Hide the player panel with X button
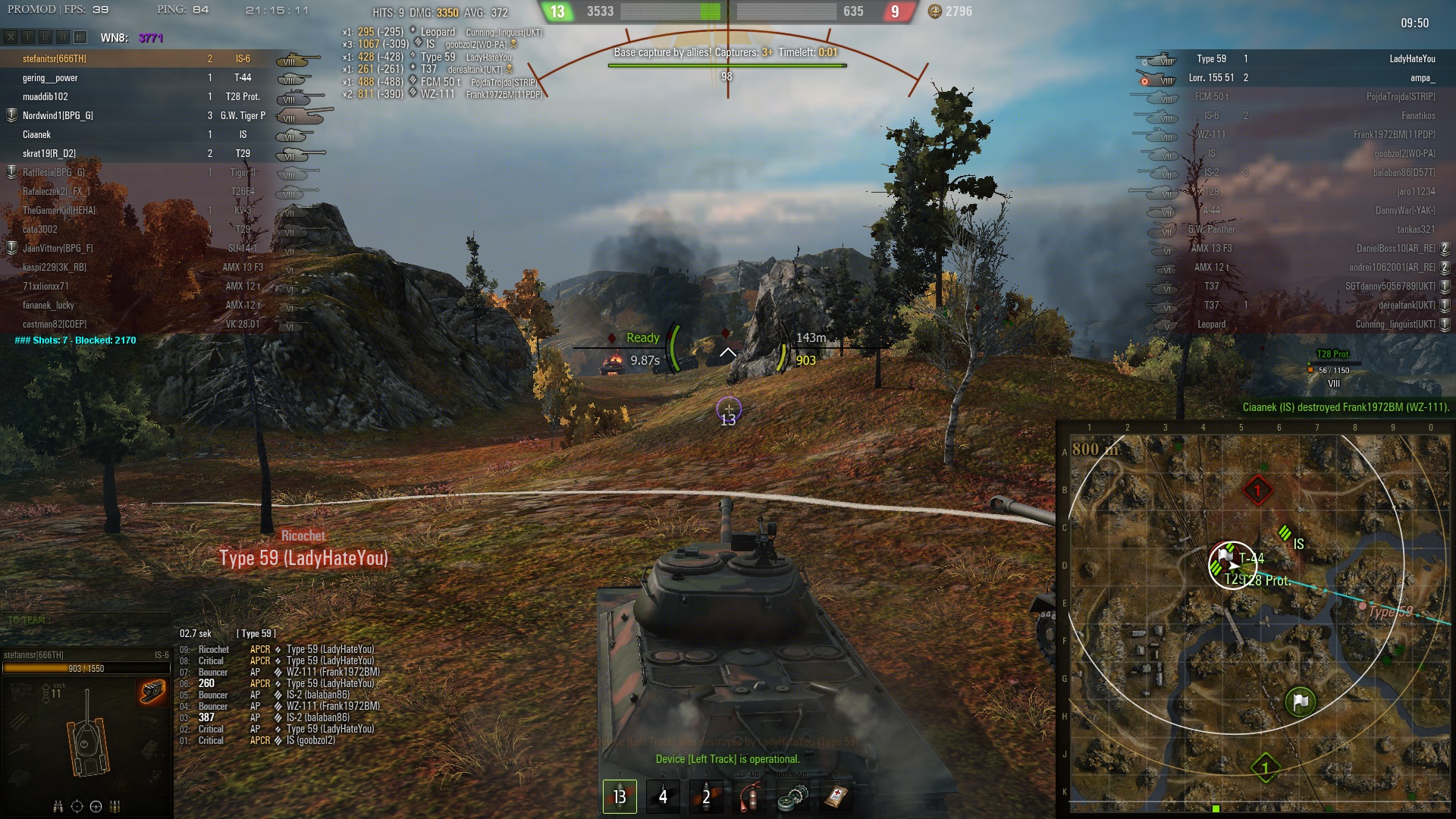This screenshot has width=1456, height=819. pos(11,37)
